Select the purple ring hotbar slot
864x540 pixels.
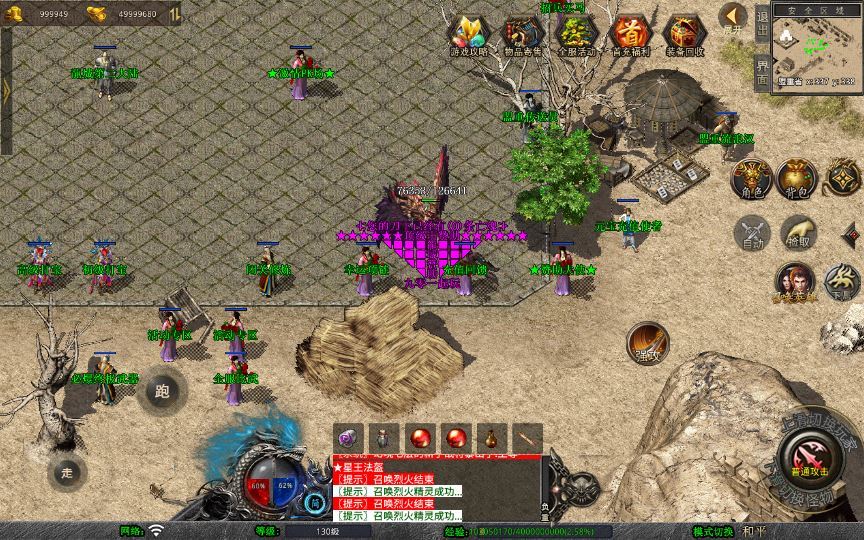(x=349, y=437)
